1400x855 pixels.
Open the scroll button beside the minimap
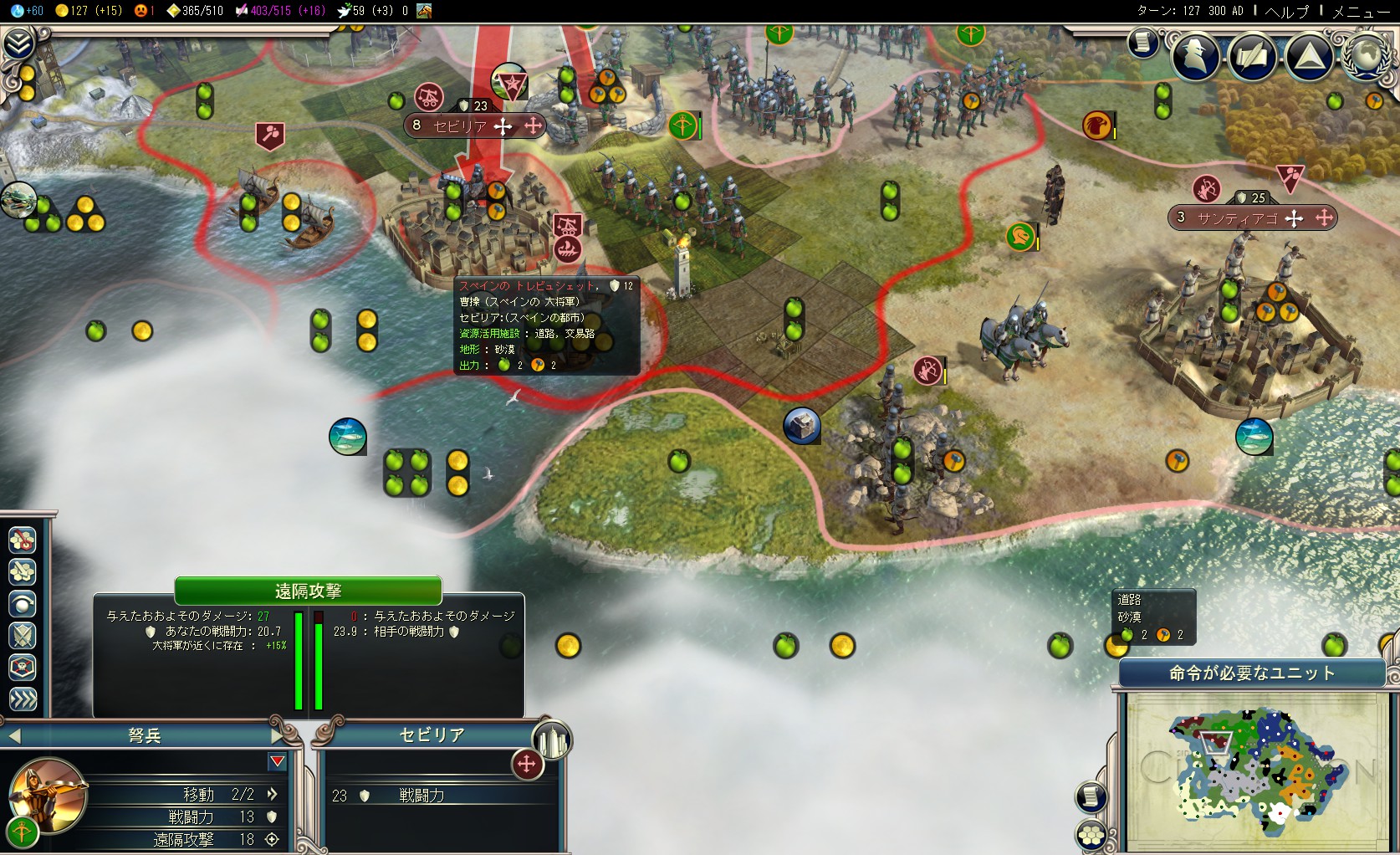(x=1091, y=796)
